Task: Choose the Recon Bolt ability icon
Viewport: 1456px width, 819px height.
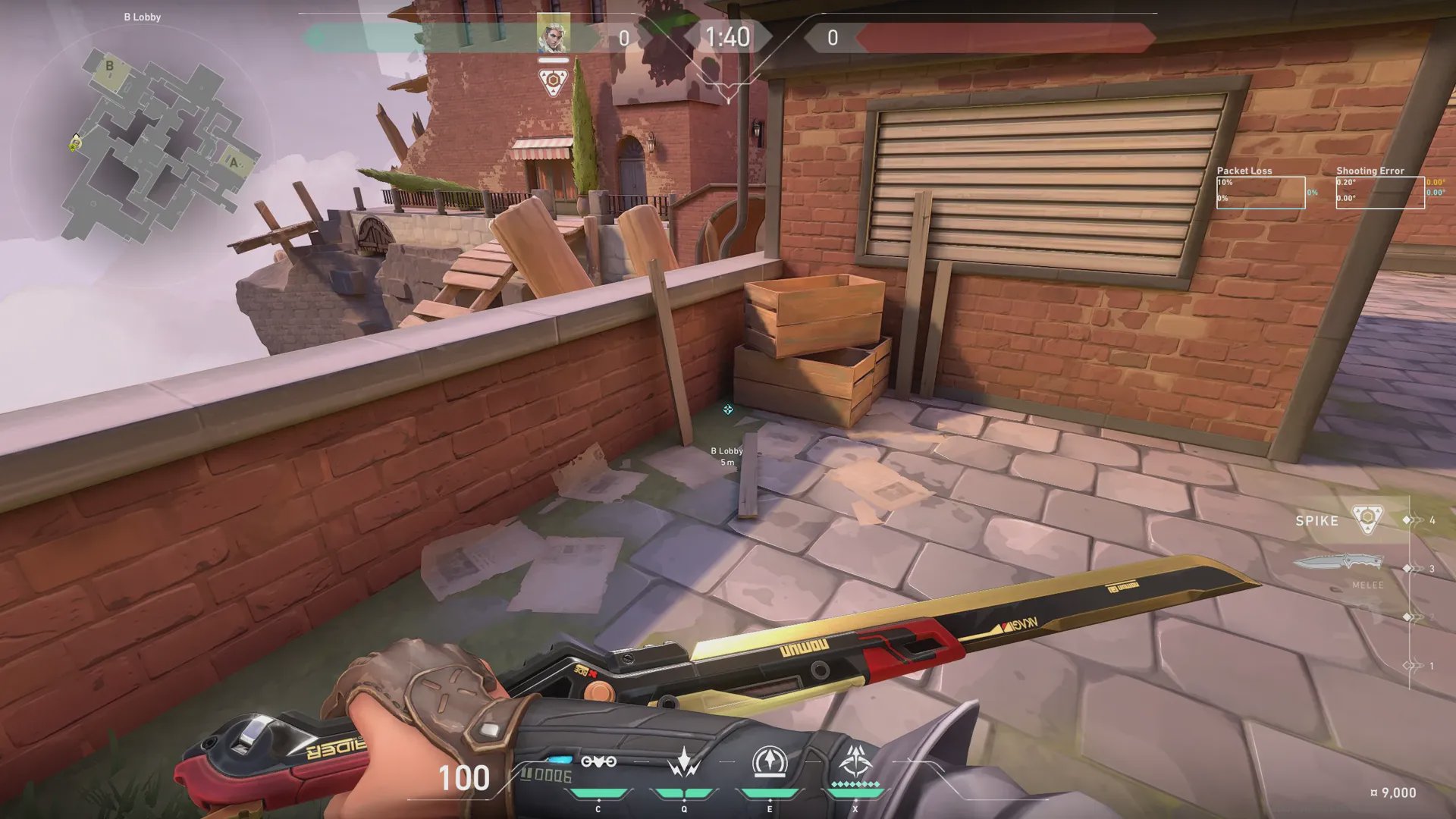Action: pyautogui.click(x=769, y=762)
